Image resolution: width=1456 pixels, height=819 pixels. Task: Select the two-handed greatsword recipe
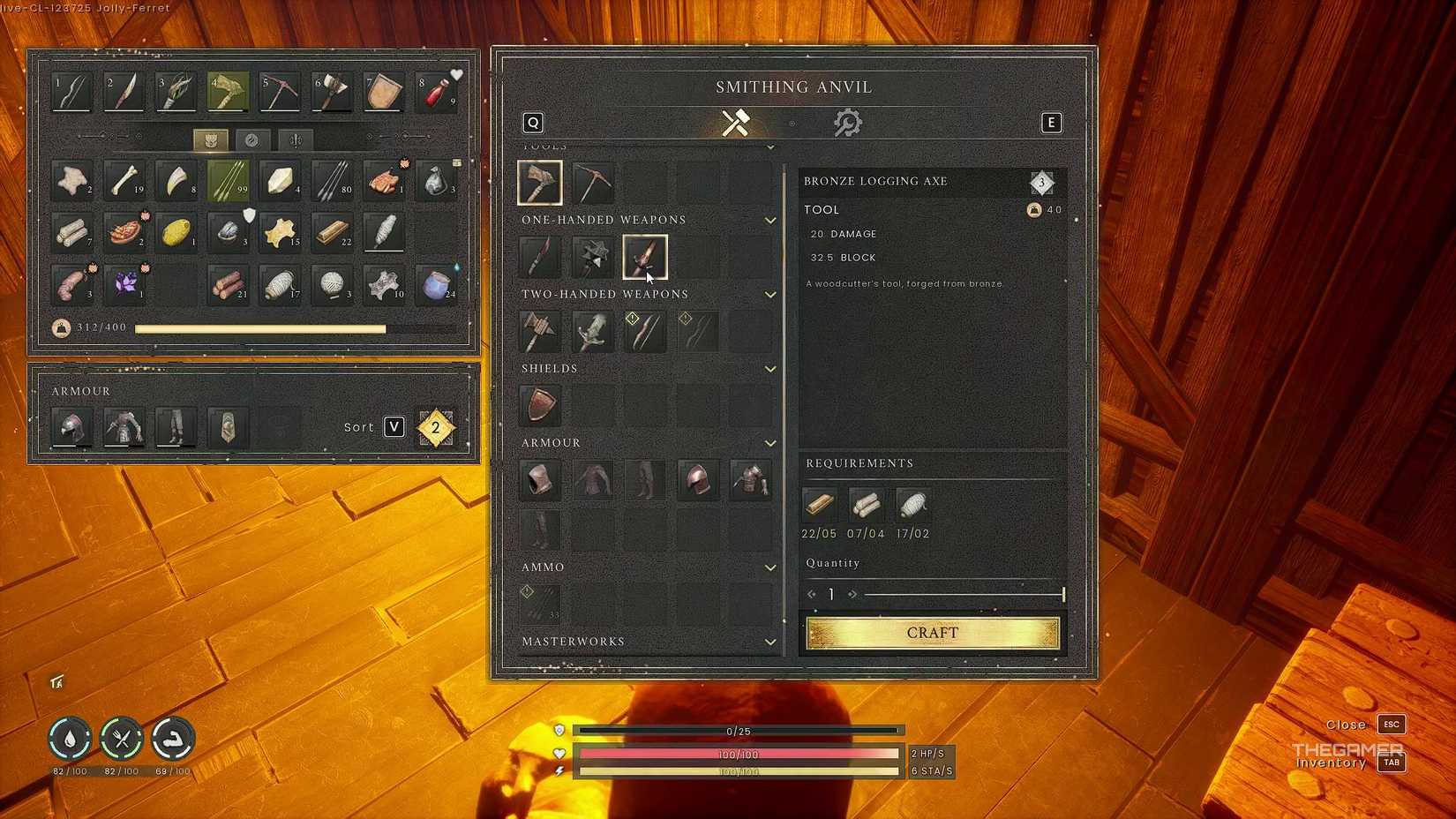592,330
